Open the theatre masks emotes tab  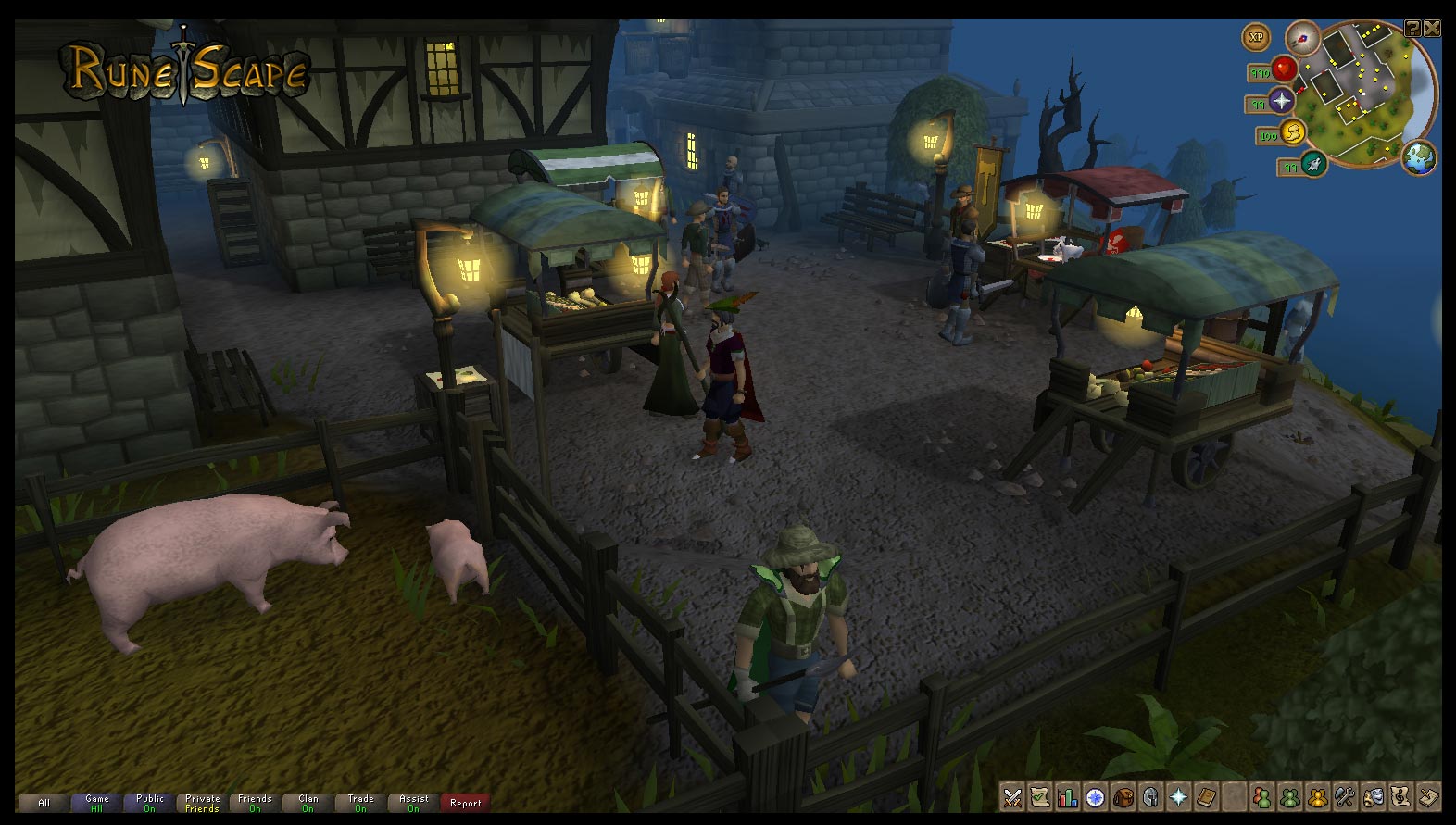[1373, 797]
